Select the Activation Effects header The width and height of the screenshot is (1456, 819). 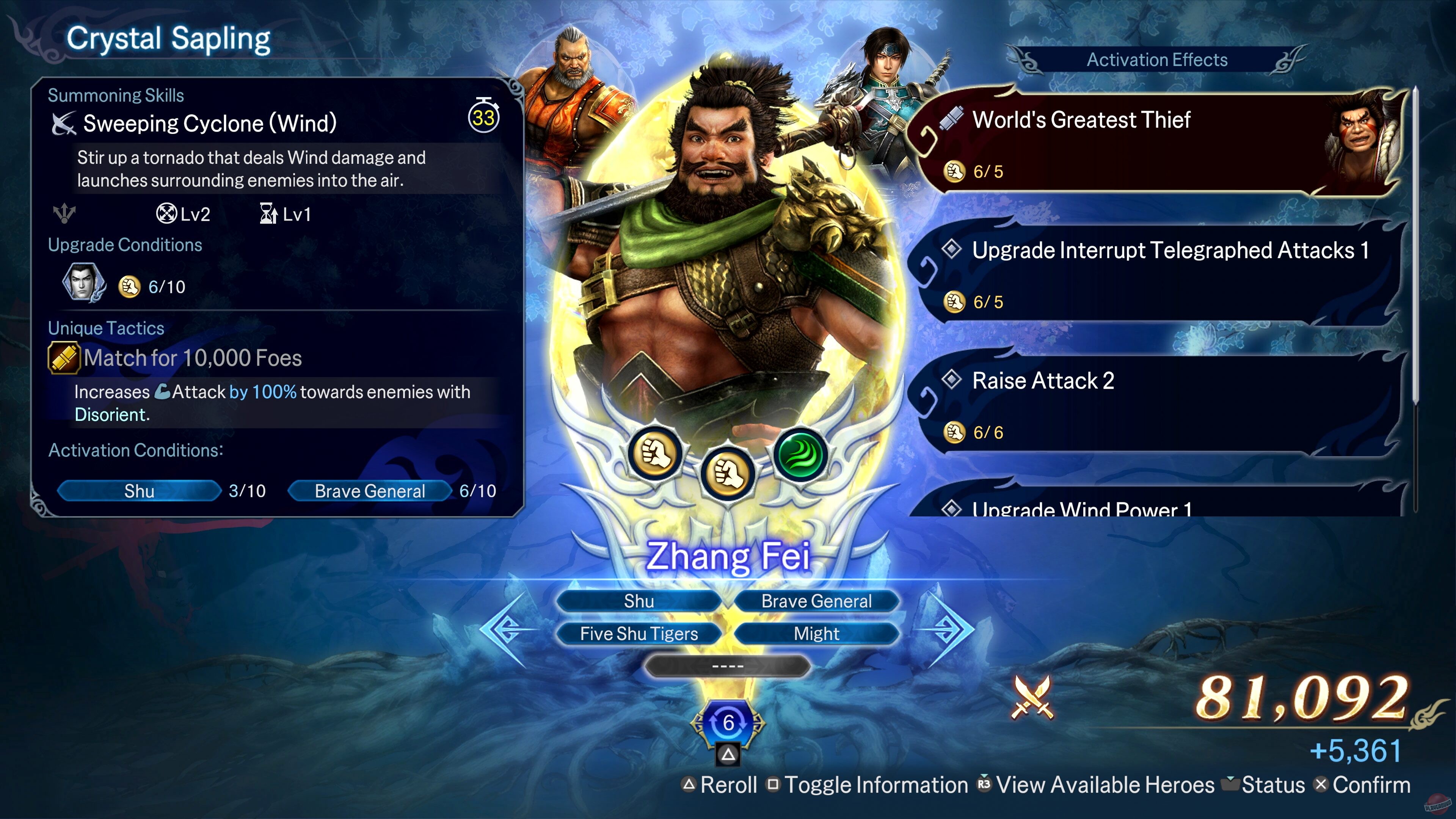pos(1158,59)
